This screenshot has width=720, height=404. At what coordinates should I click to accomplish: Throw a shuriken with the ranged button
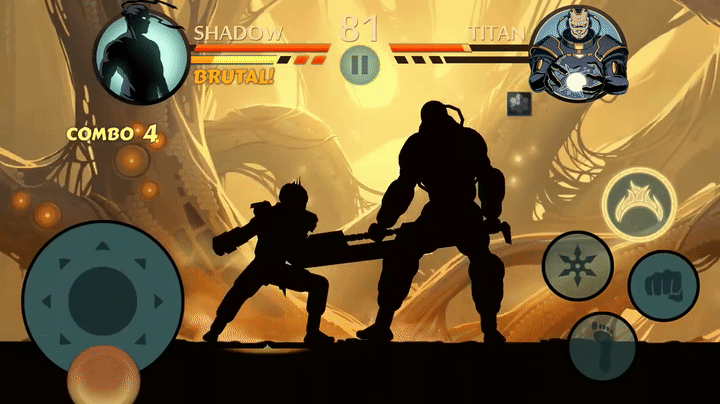click(x=578, y=265)
